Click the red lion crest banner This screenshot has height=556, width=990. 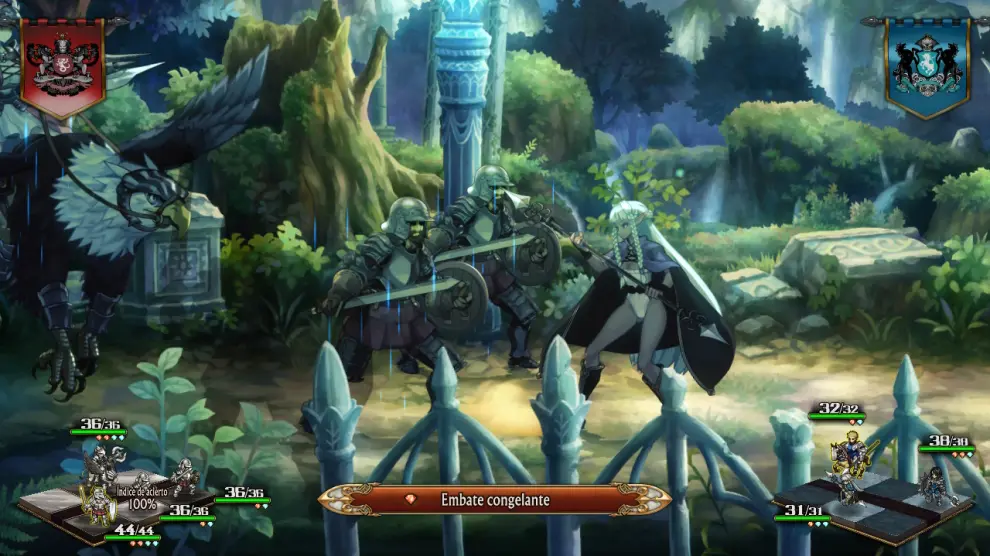[x=62, y=65]
